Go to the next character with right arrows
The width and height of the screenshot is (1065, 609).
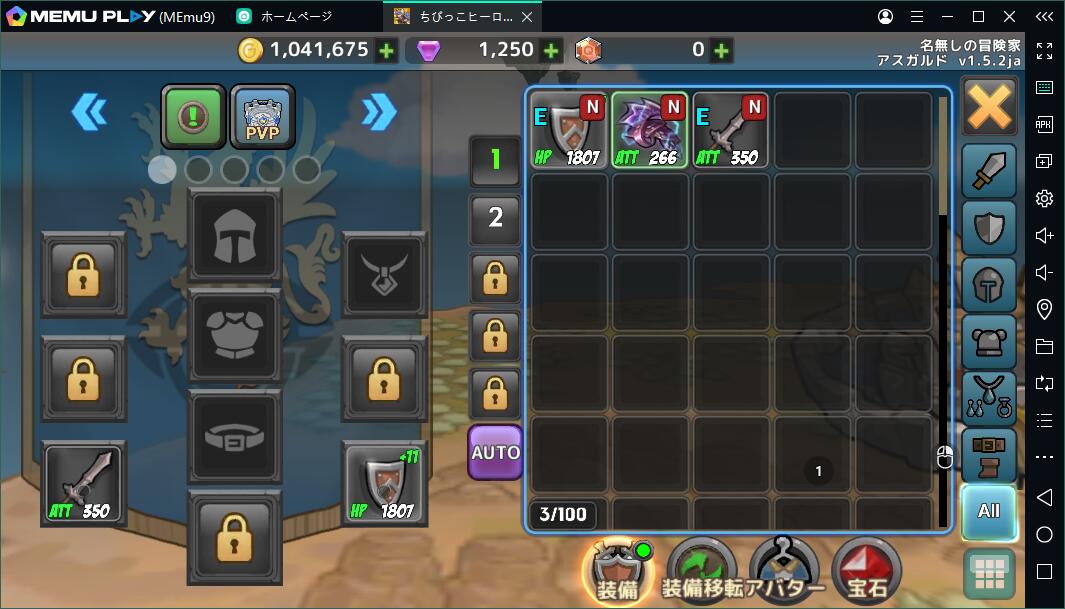[x=379, y=112]
